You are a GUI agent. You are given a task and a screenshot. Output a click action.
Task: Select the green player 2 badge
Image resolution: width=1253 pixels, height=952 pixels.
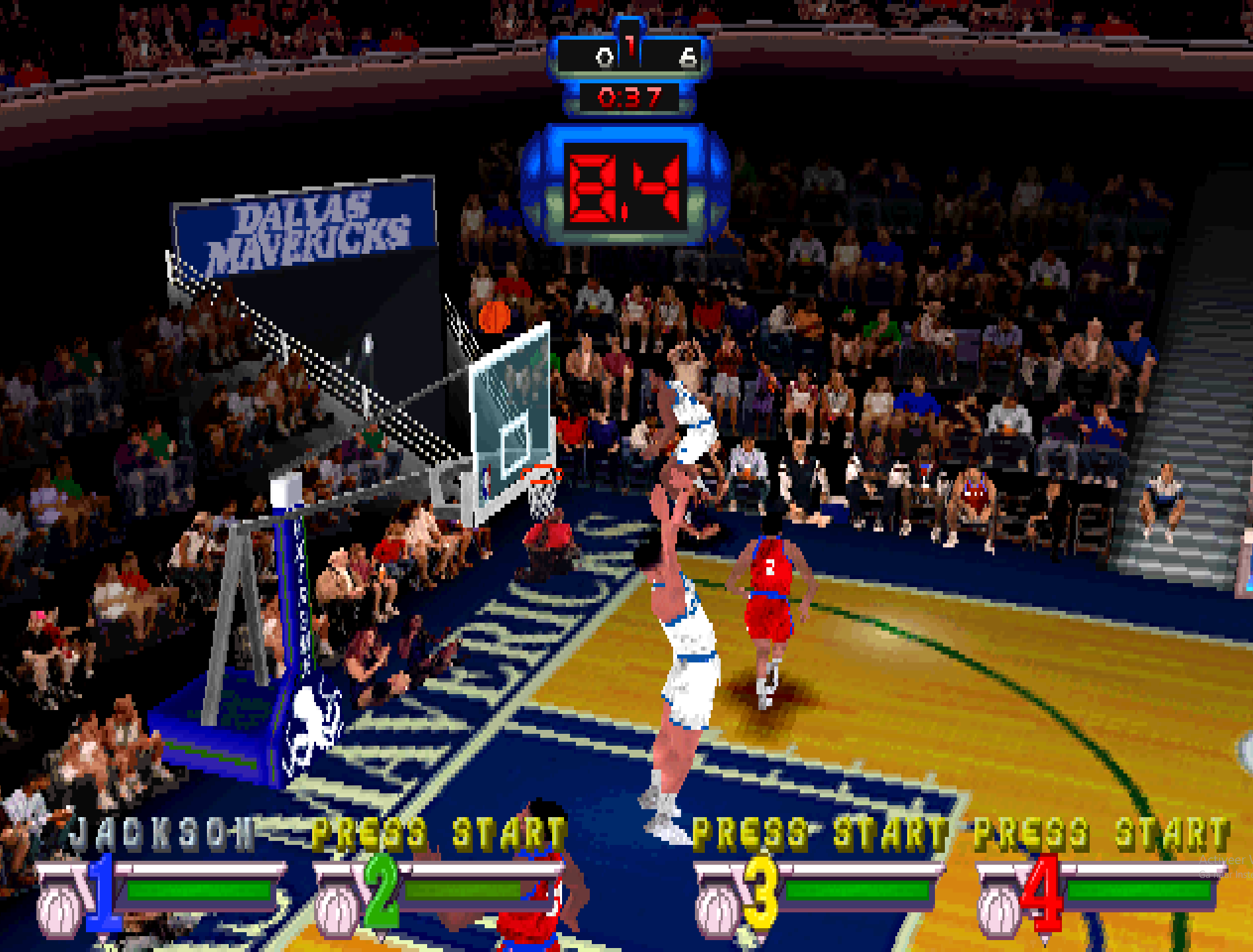(x=382, y=892)
